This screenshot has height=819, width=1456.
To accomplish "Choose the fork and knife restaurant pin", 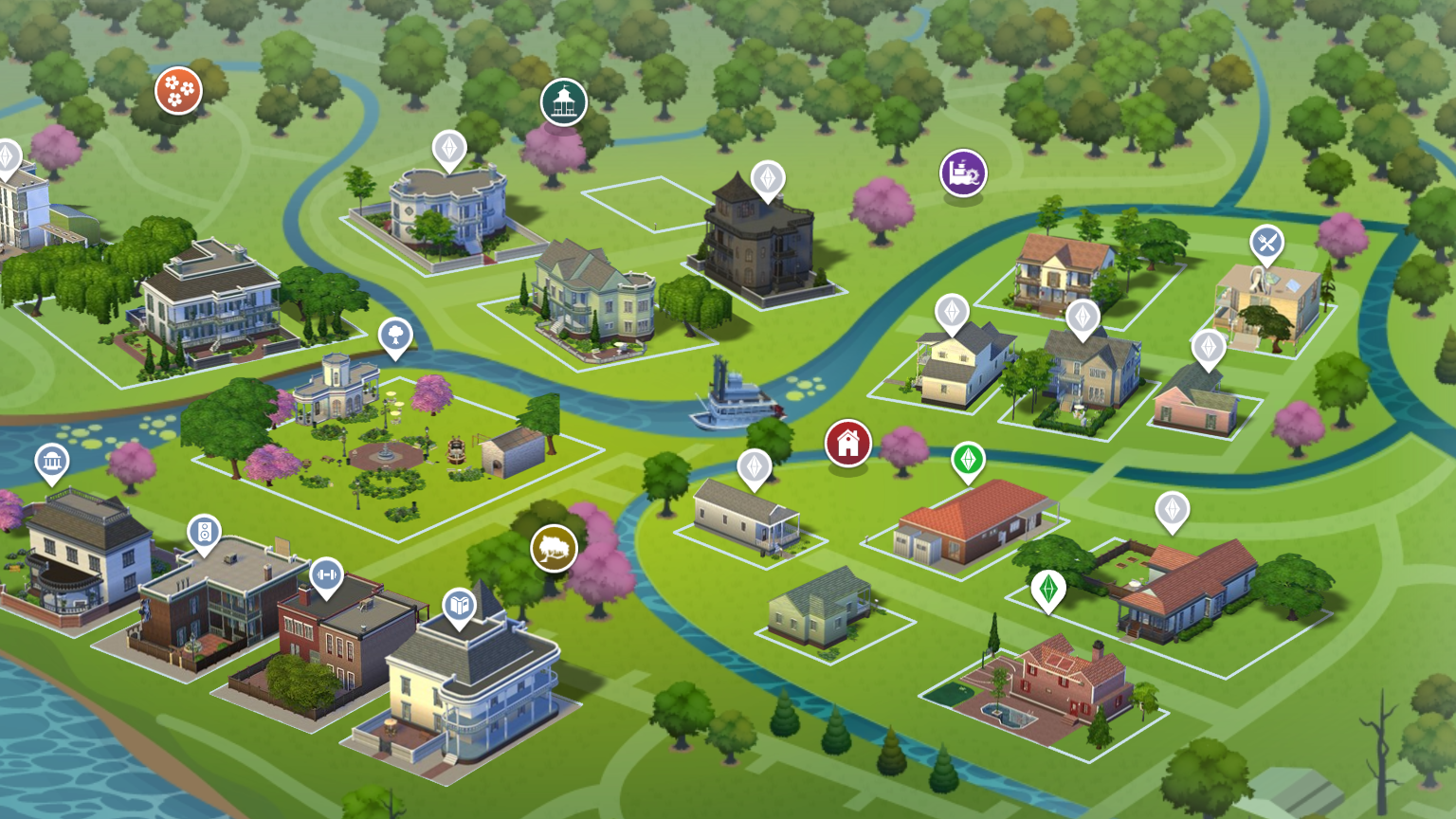I will pos(1266,244).
